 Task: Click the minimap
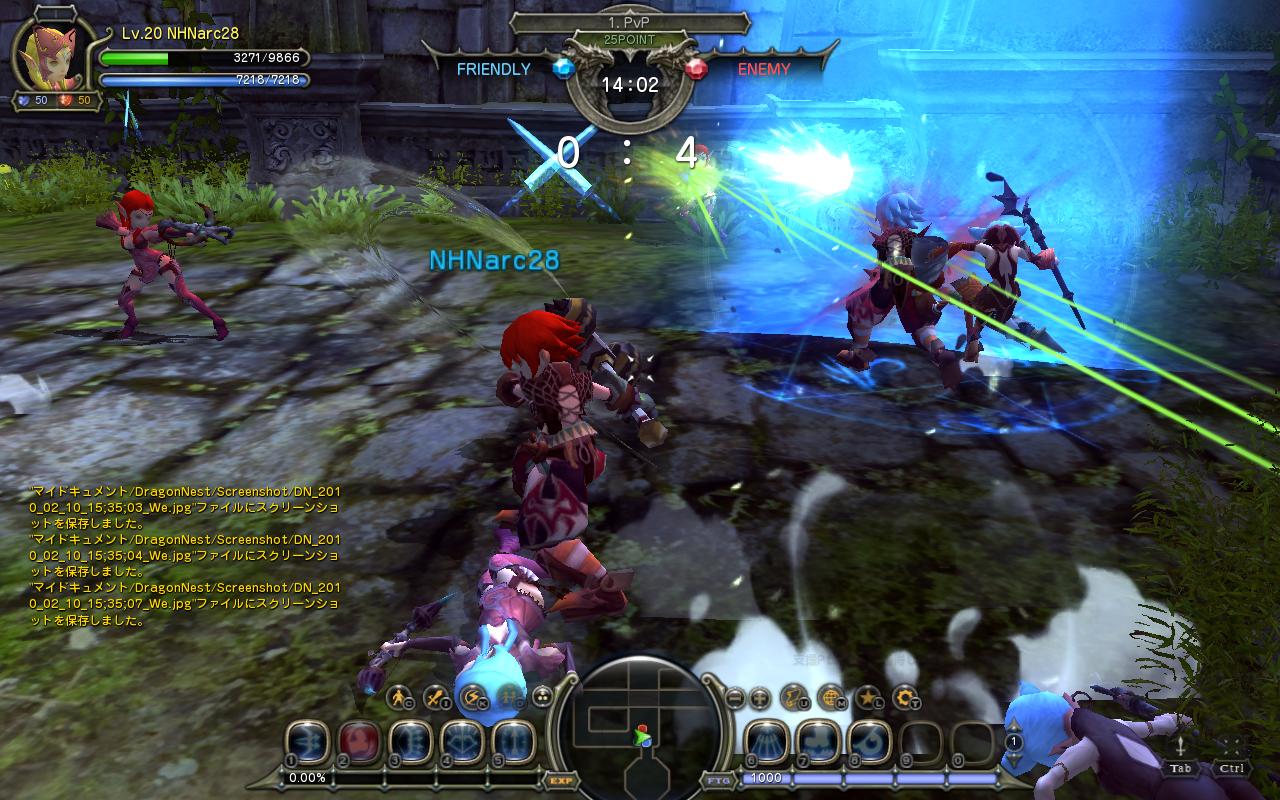pyautogui.click(x=639, y=727)
